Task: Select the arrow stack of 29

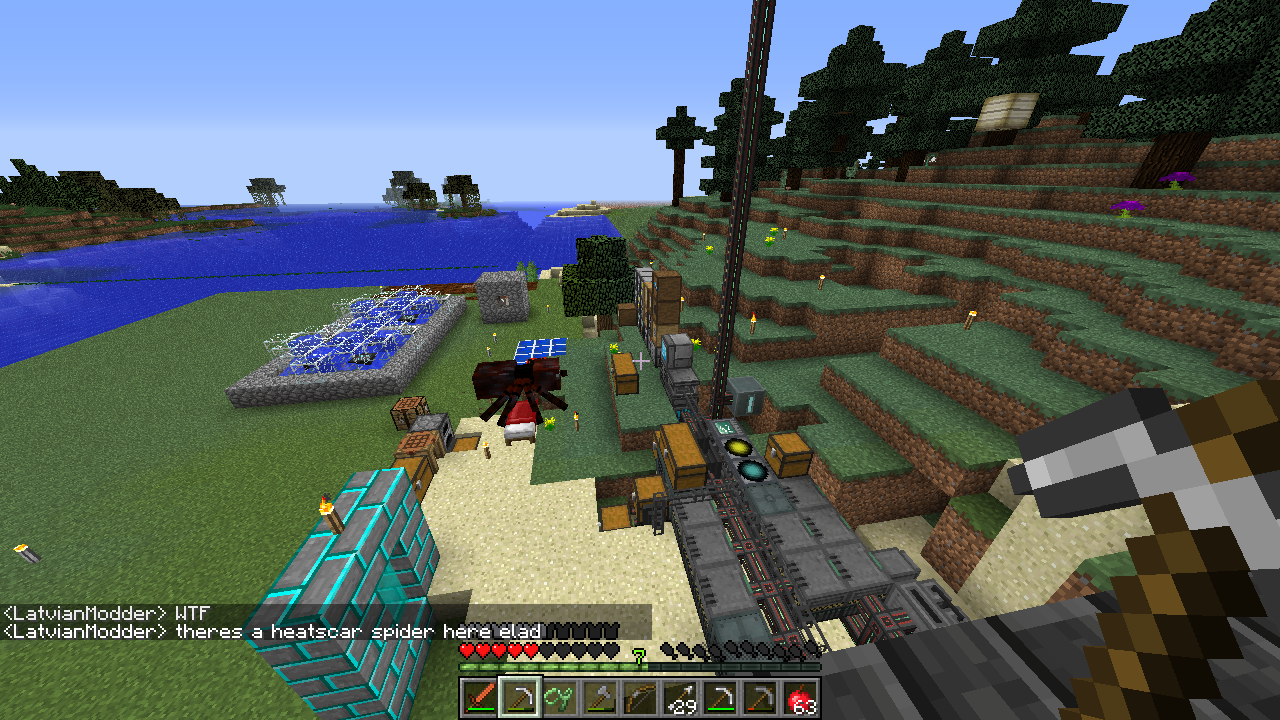Action: pyautogui.click(x=680, y=697)
